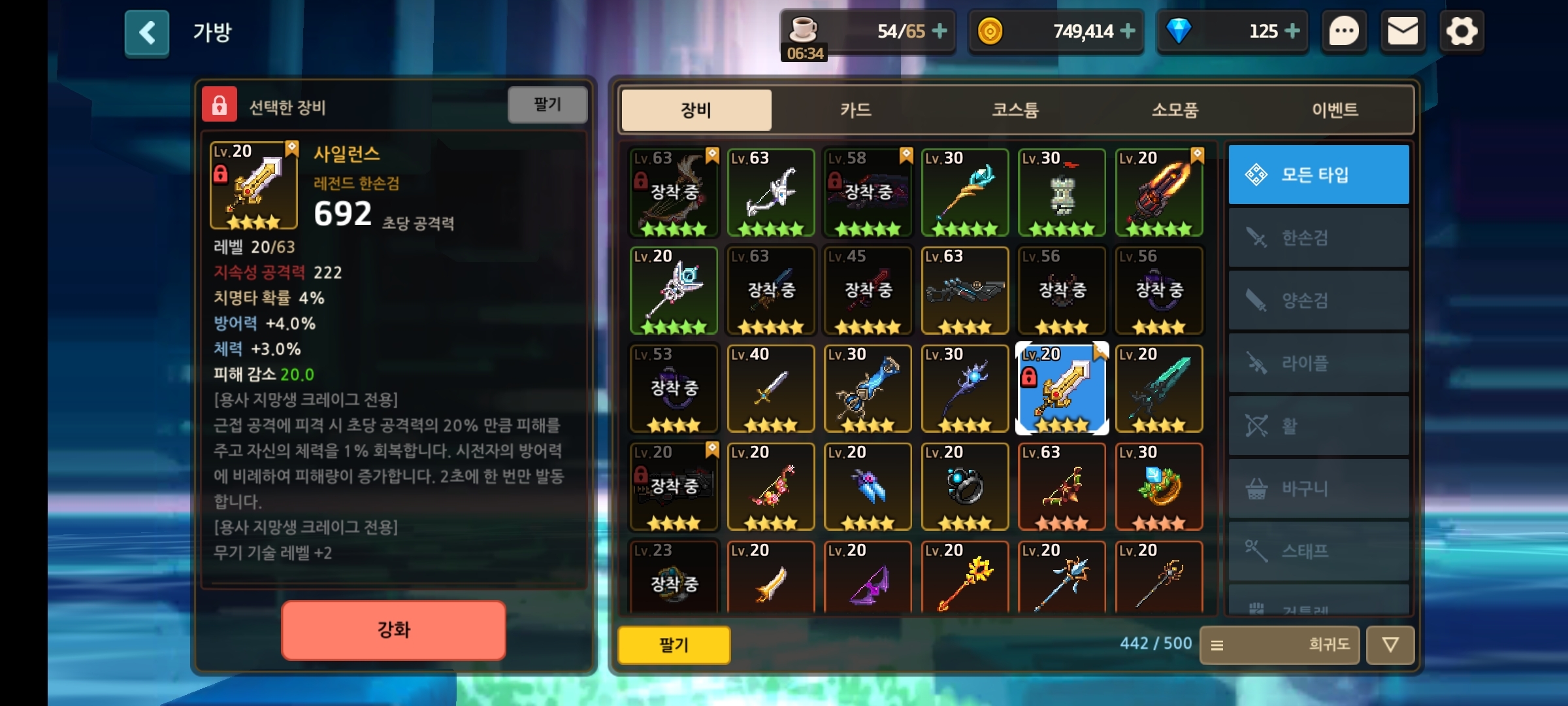Viewport: 1568px width, 706px height.
Task: Switch to the 이벤트 tab
Action: point(1335,110)
